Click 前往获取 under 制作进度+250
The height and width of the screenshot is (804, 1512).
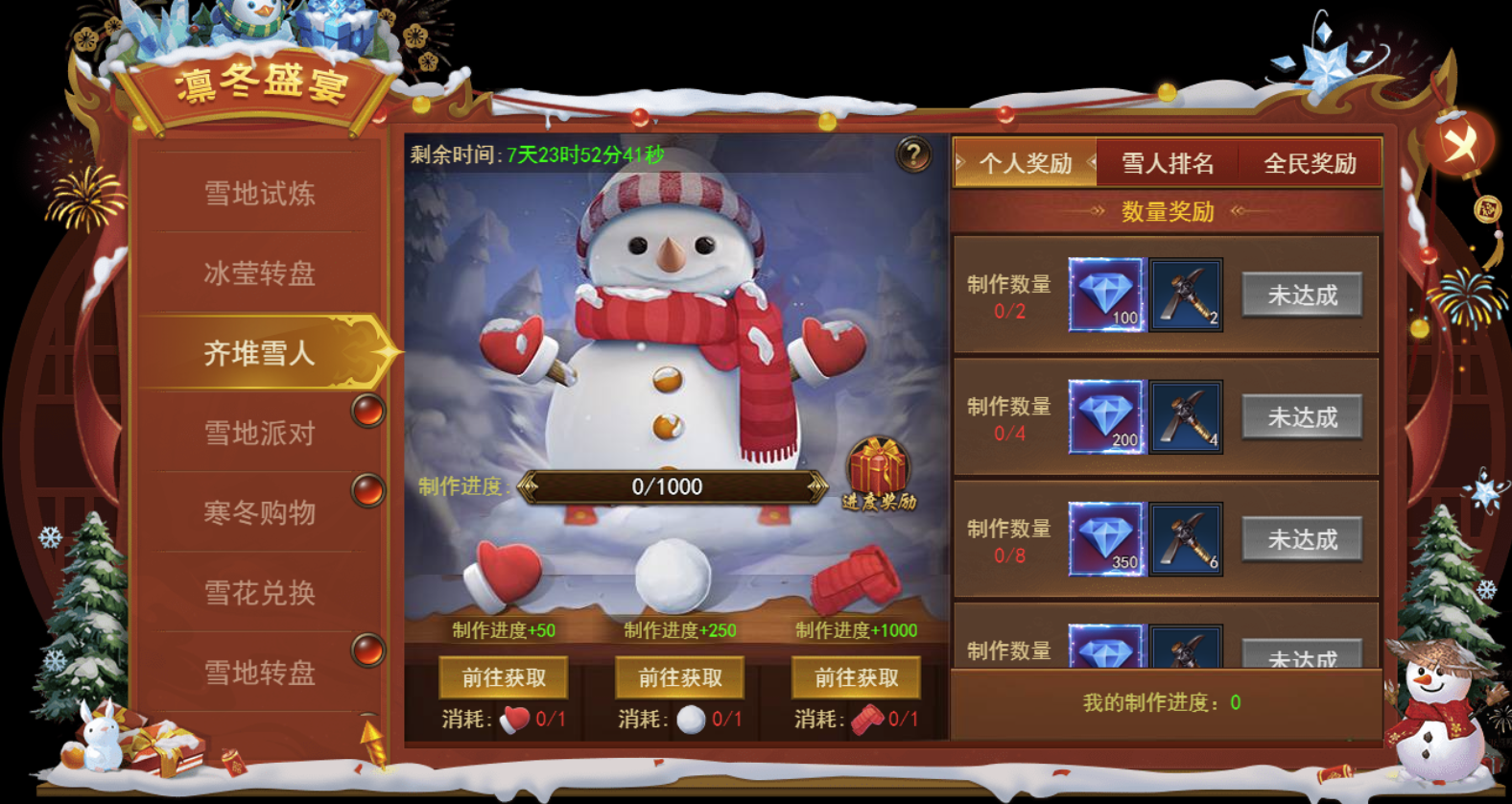680,677
